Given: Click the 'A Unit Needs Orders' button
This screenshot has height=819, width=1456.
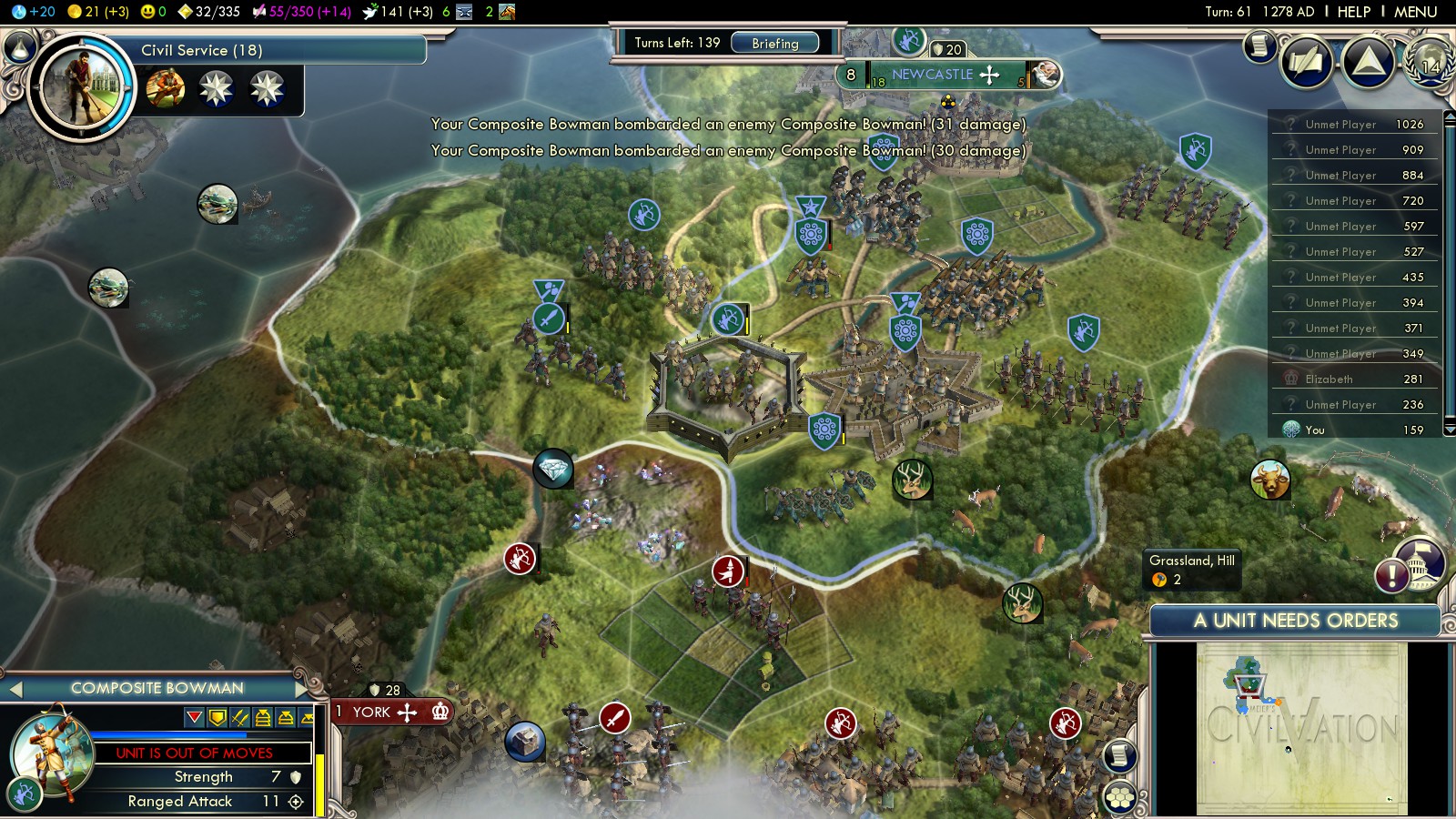Looking at the screenshot, I should click(1295, 621).
